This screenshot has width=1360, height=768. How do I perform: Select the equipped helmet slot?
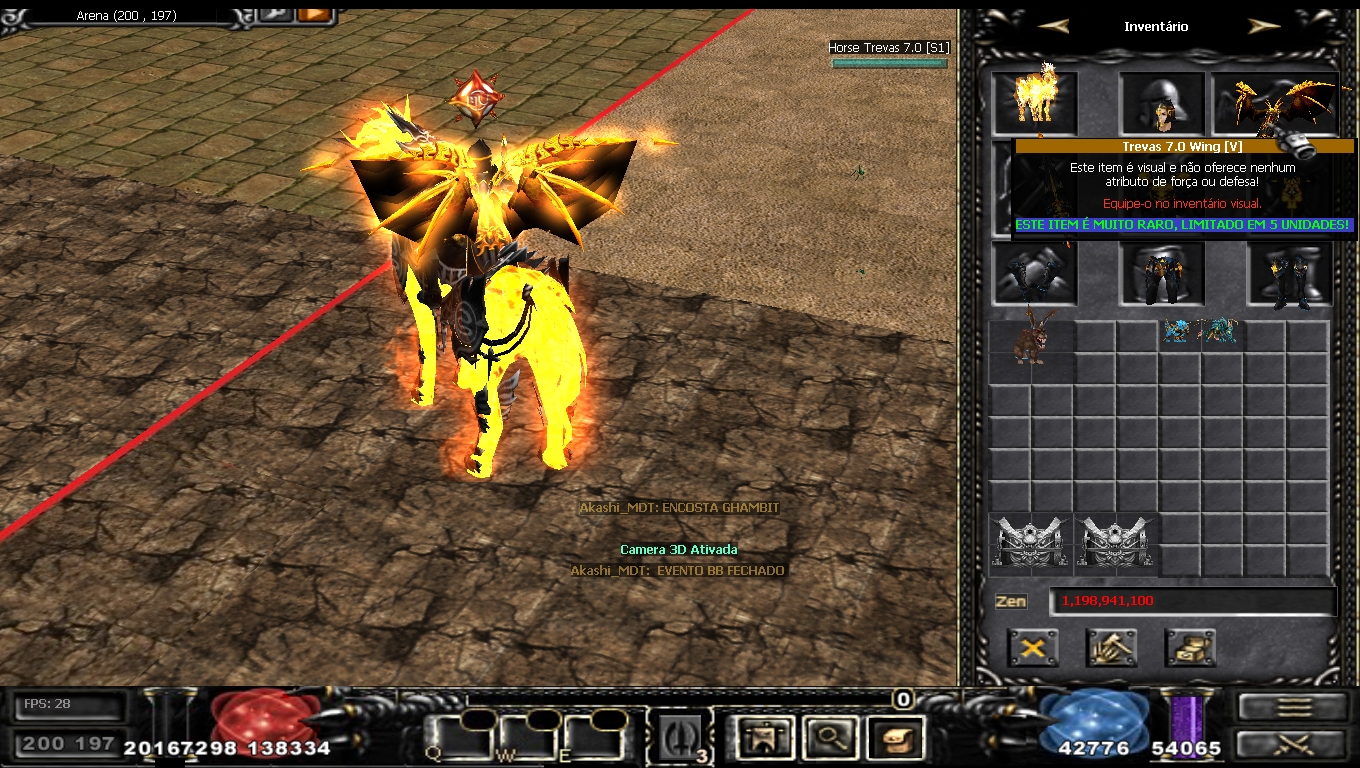coord(1161,102)
